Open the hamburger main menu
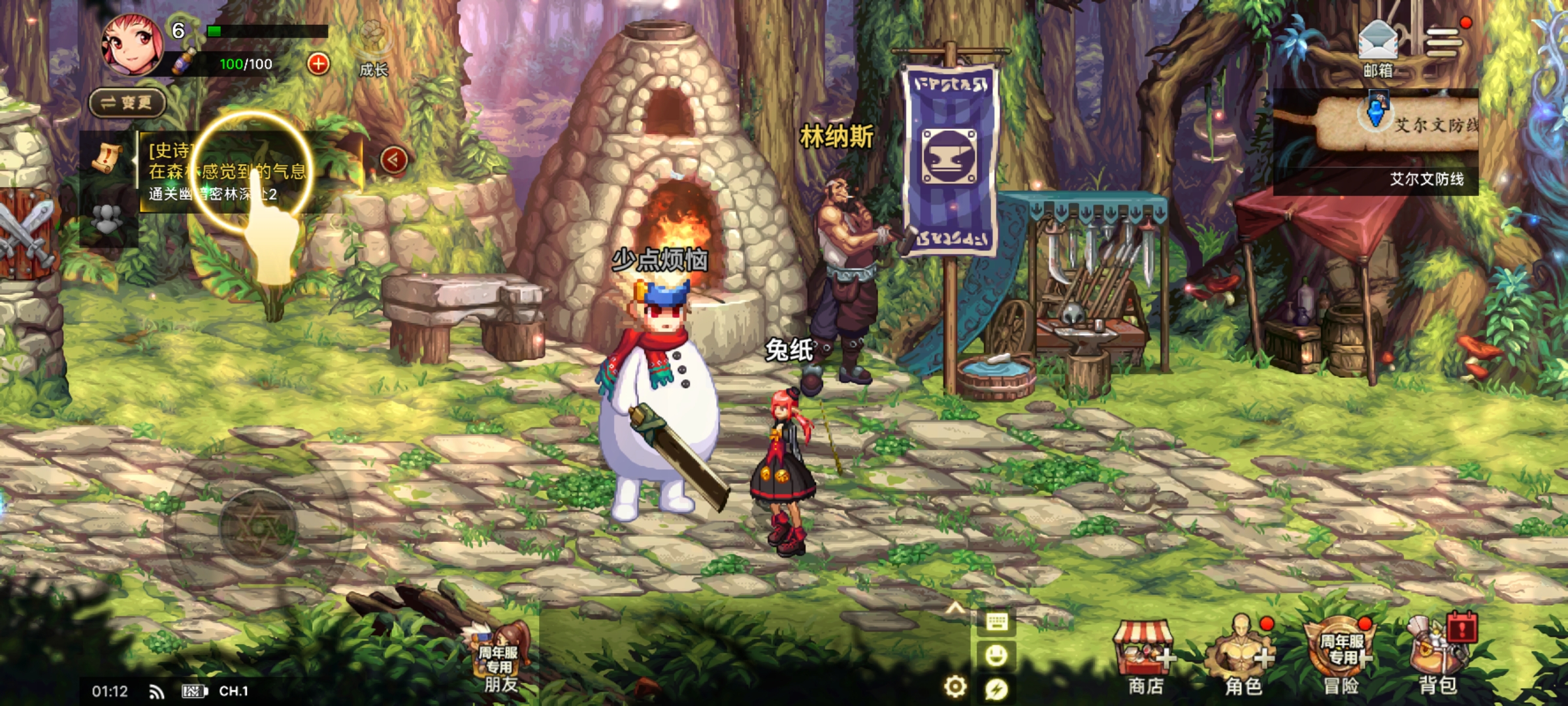 click(1443, 43)
